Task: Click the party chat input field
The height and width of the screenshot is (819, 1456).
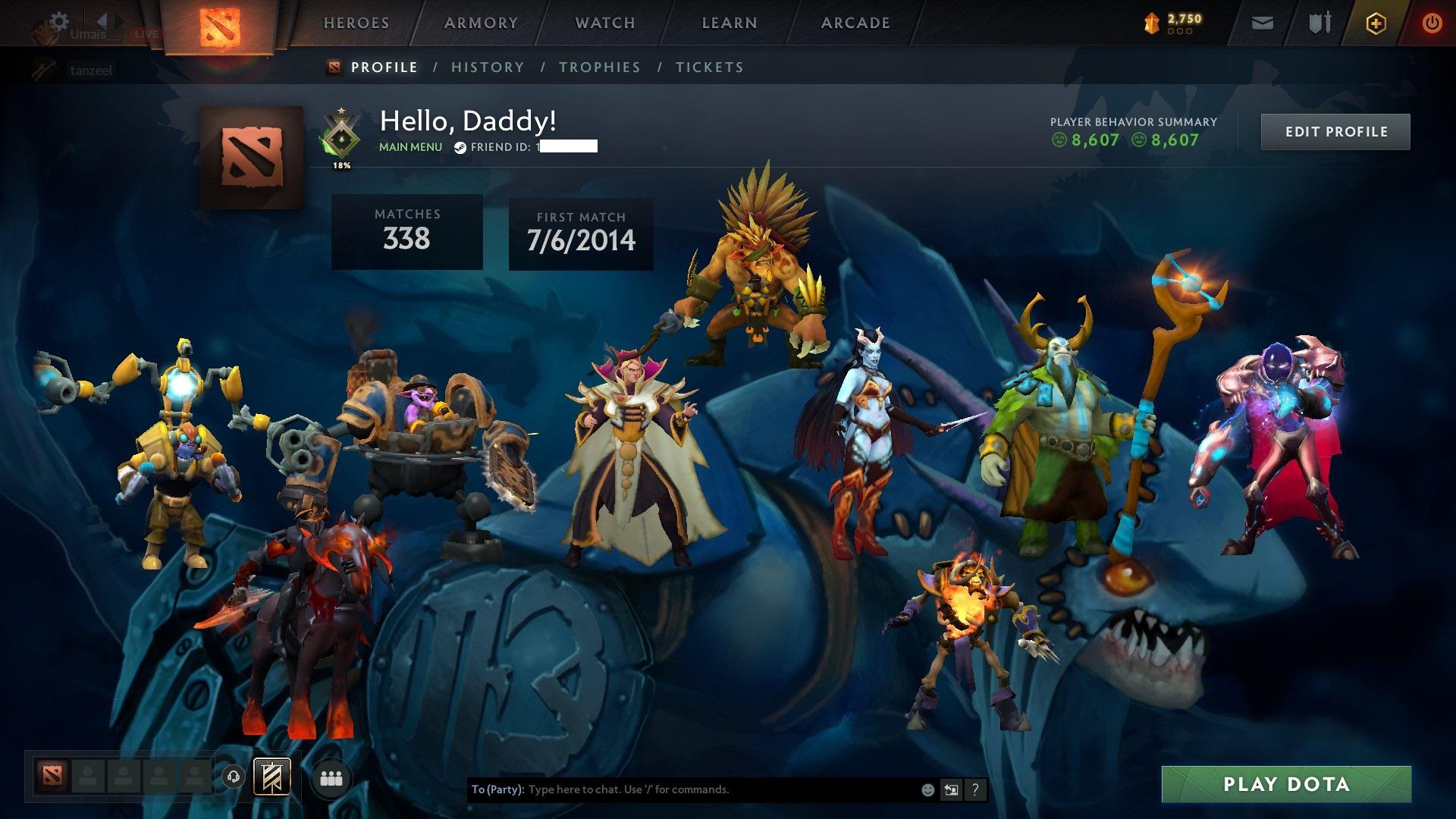Action: [x=682, y=789]
